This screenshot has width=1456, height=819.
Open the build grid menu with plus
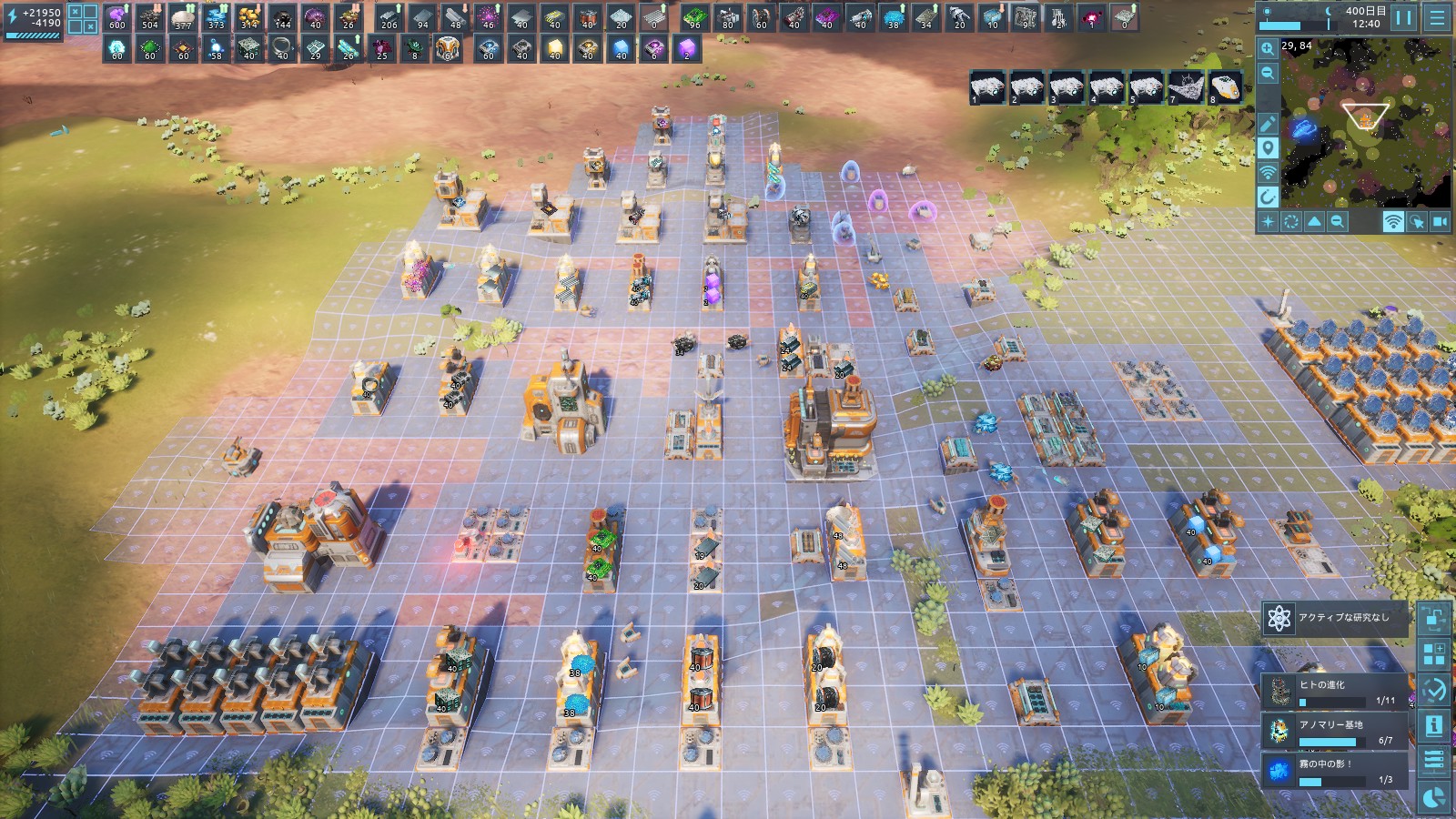(x=1434, y=653)
